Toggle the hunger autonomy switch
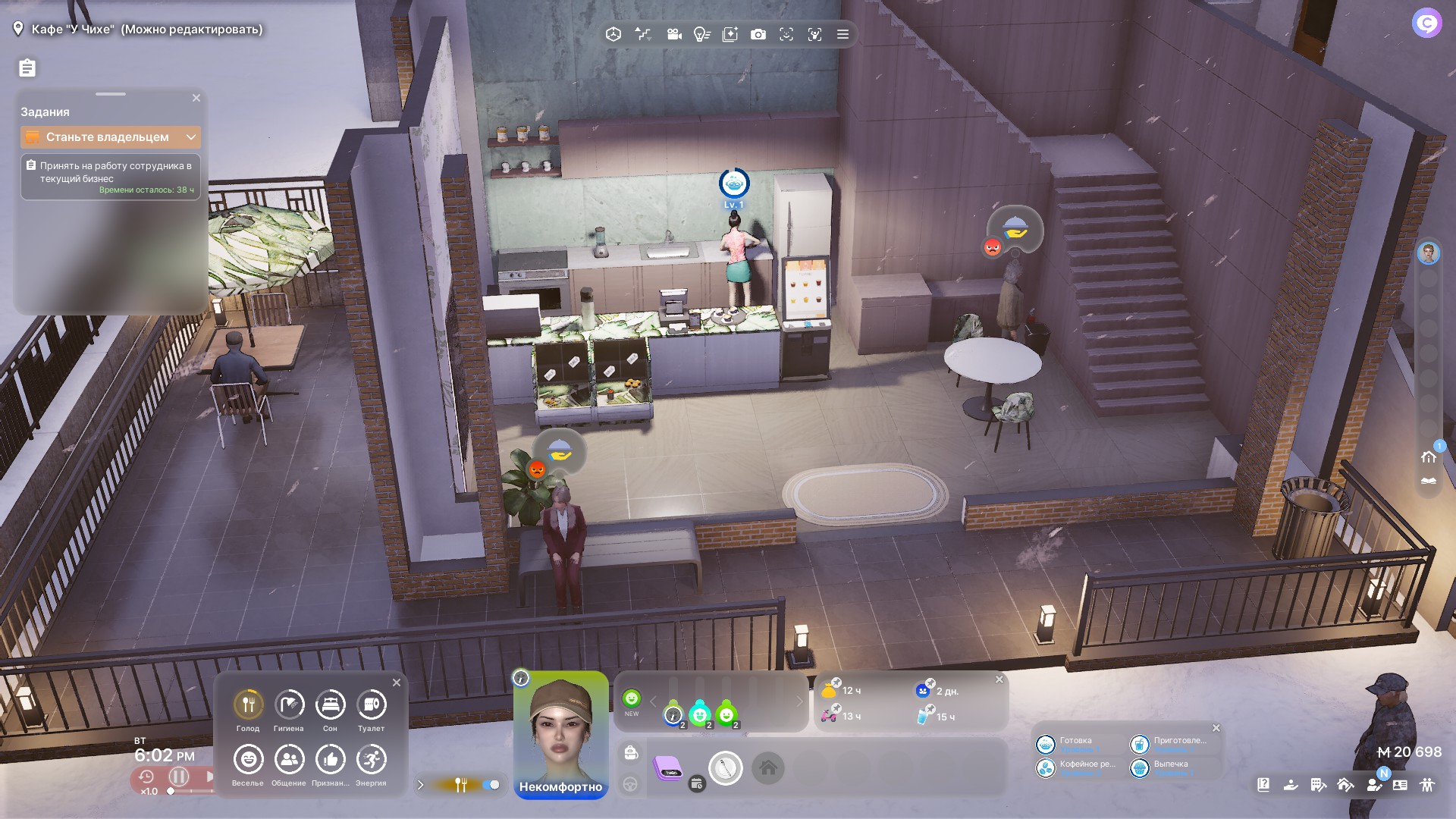Screen dimensions: 1456x819 491,785
